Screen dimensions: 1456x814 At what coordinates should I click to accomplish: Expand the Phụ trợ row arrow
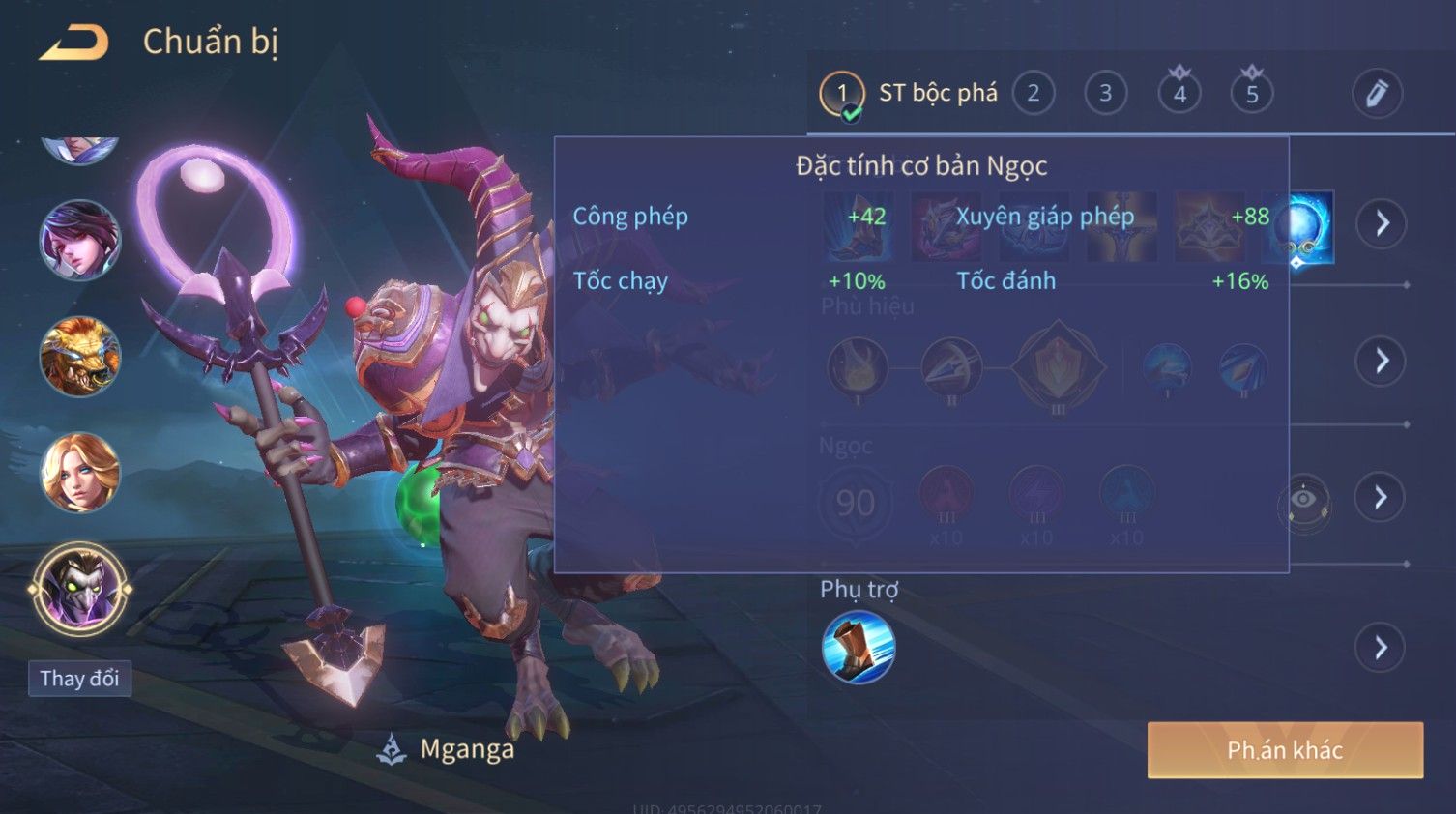pyautogui.click(x=1382, y=648)
